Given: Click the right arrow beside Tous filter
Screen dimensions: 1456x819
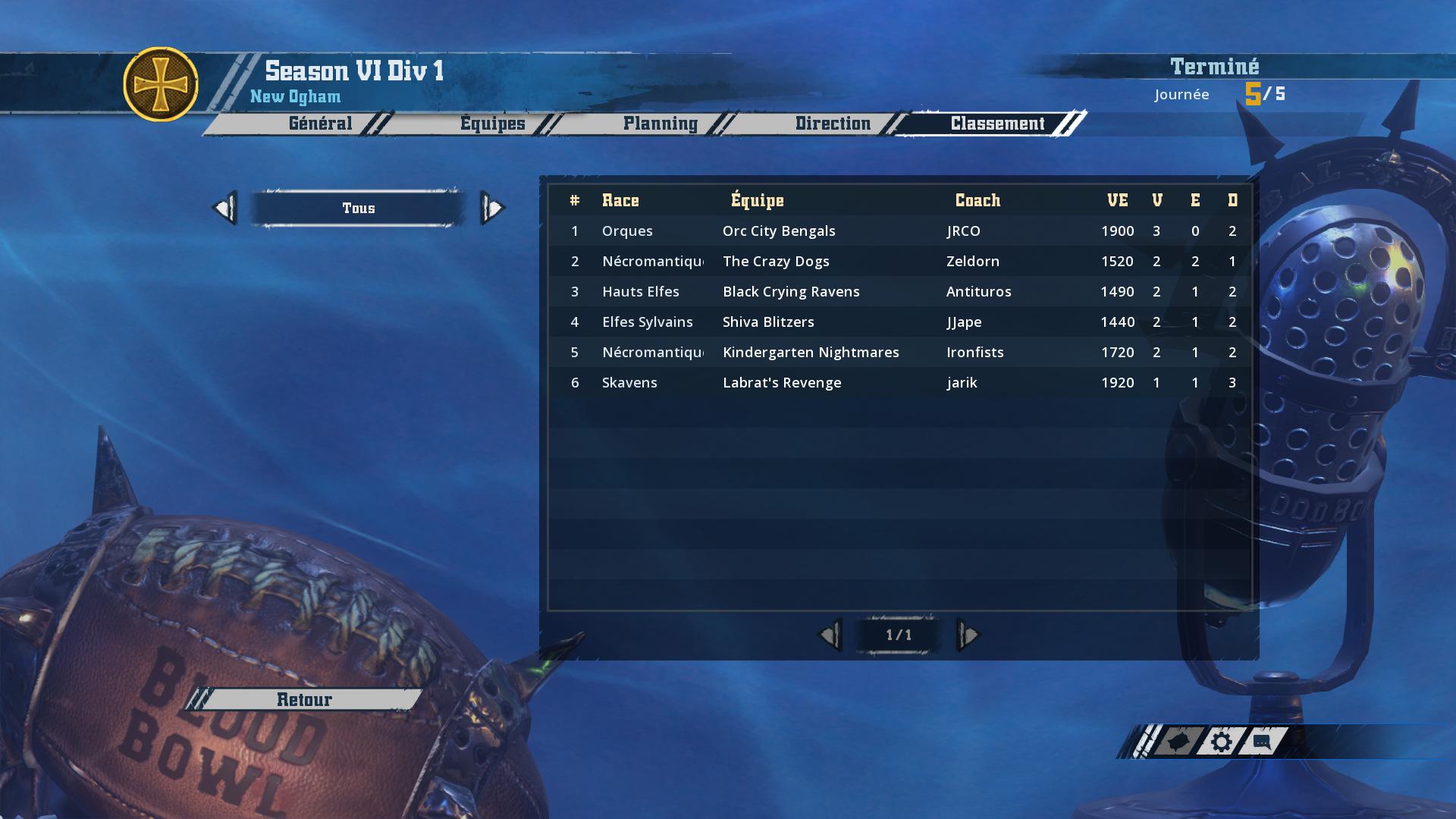Looking at the screenshot, I should click(x=492, y=208).
